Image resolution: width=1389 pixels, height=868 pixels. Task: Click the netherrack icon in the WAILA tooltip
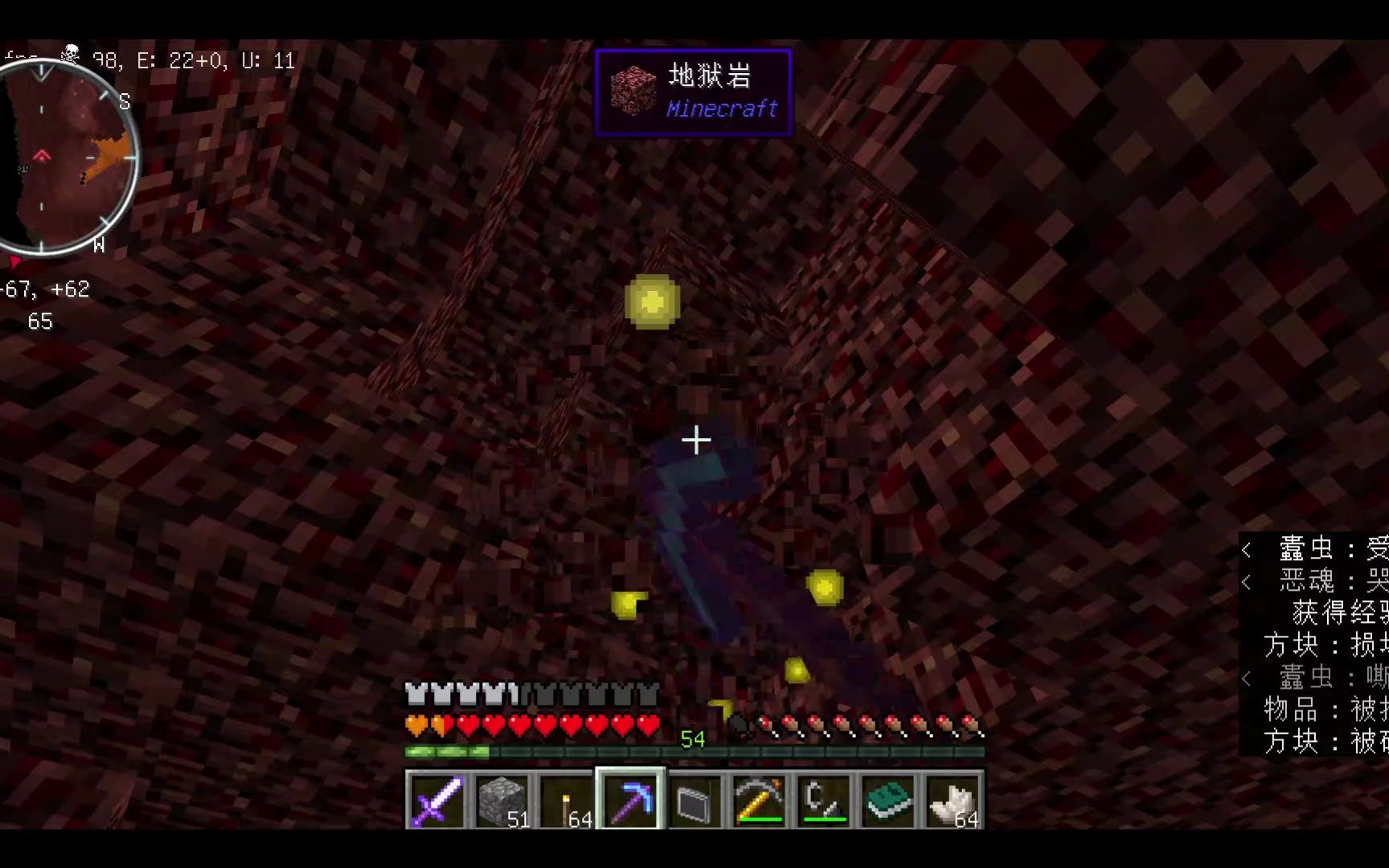pyautogui.click(x=634, y=88)
